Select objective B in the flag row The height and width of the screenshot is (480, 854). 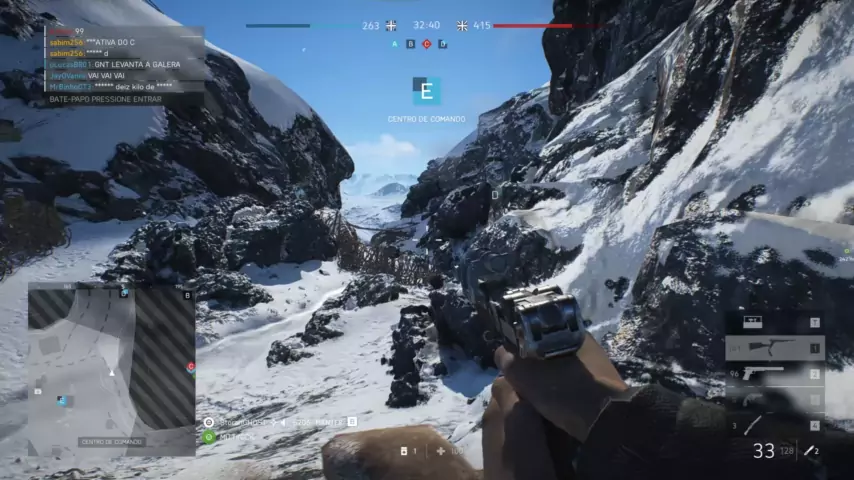[410, 44]
